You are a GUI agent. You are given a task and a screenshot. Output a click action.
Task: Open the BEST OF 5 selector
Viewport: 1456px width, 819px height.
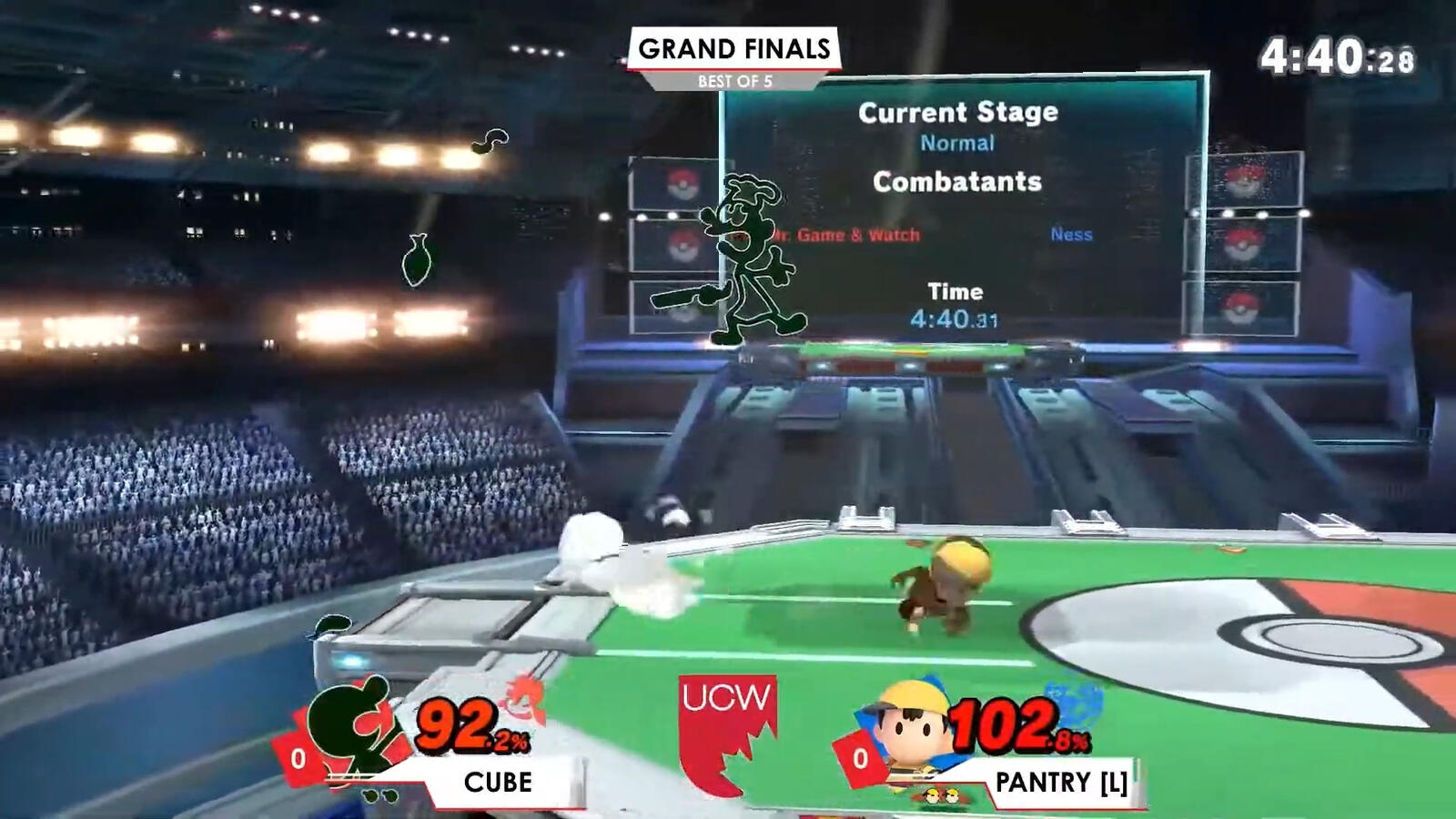pos(735,80)
